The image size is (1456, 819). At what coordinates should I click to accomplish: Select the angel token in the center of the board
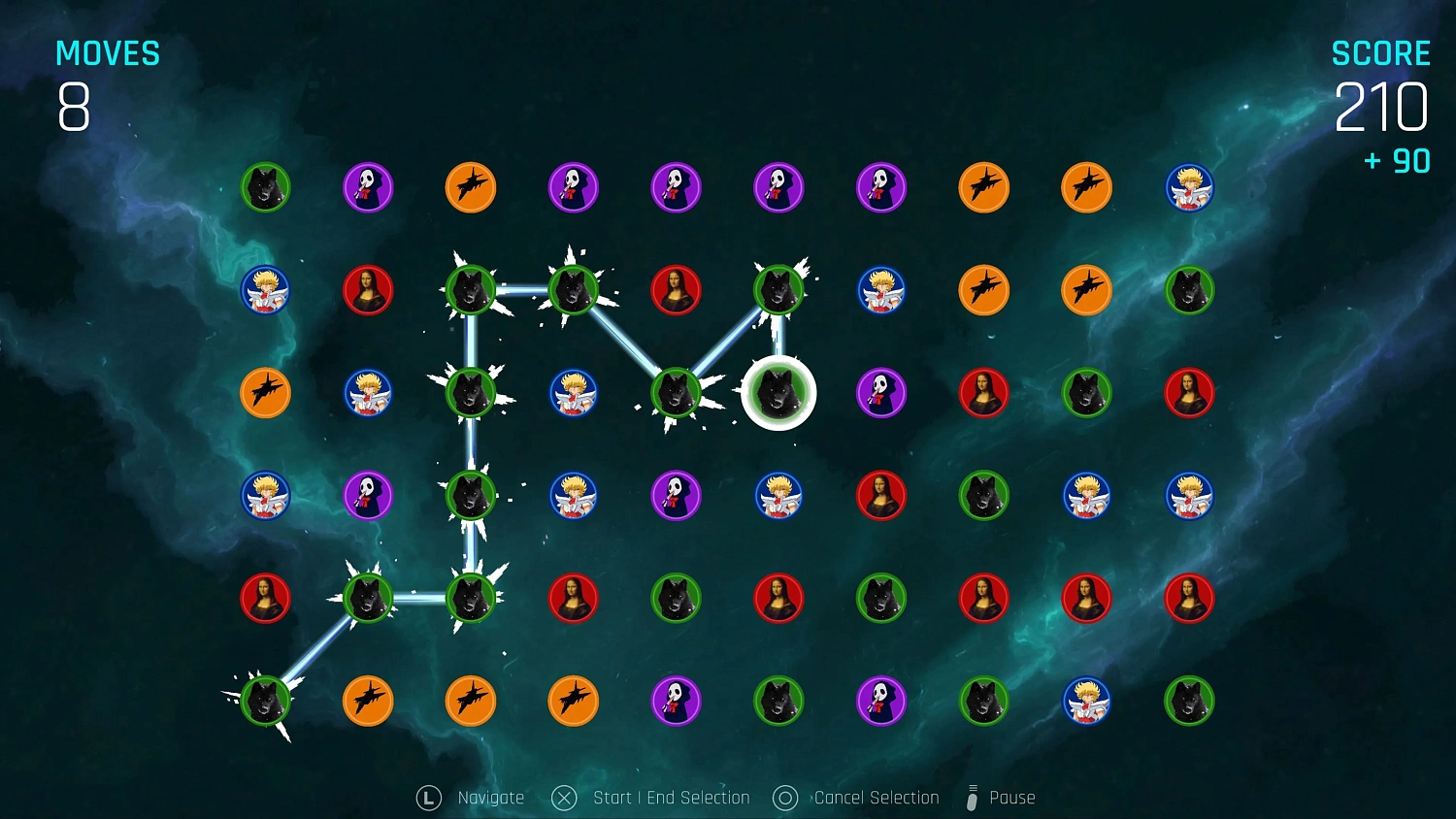coord(778,495)
